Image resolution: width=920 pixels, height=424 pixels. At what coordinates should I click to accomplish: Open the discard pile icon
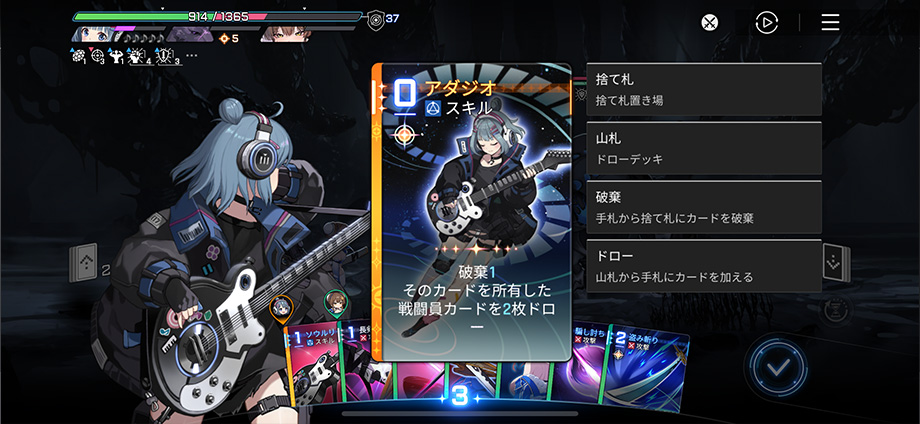point(834,263)
